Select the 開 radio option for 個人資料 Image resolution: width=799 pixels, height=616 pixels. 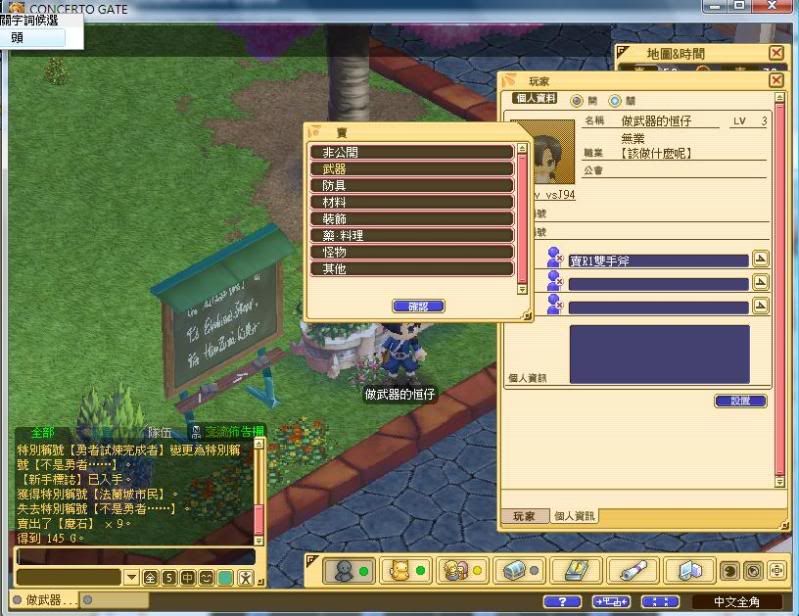(x=577, y=101)
